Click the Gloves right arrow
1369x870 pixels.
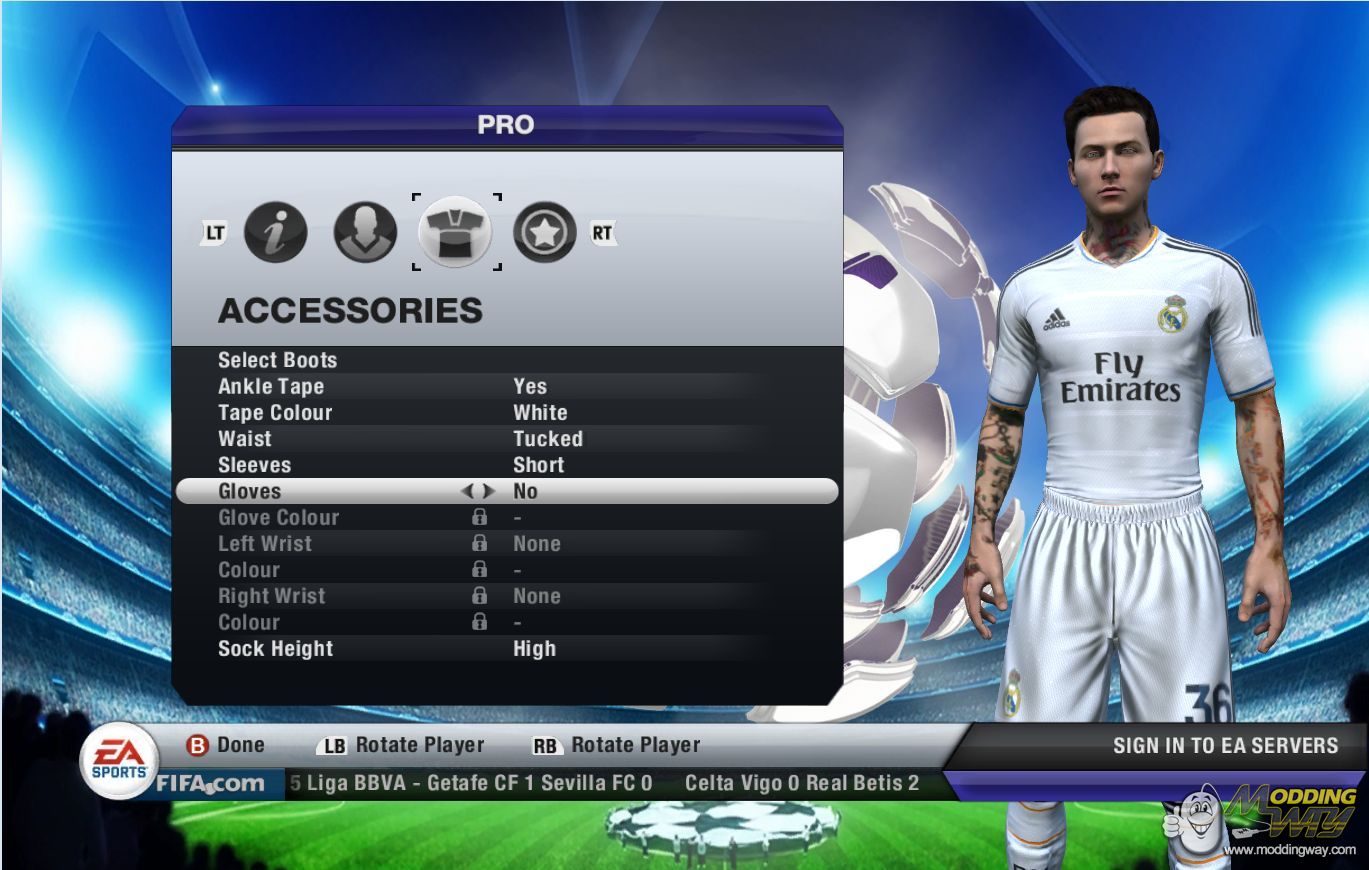pyautogui.click(x=488, y=491)
